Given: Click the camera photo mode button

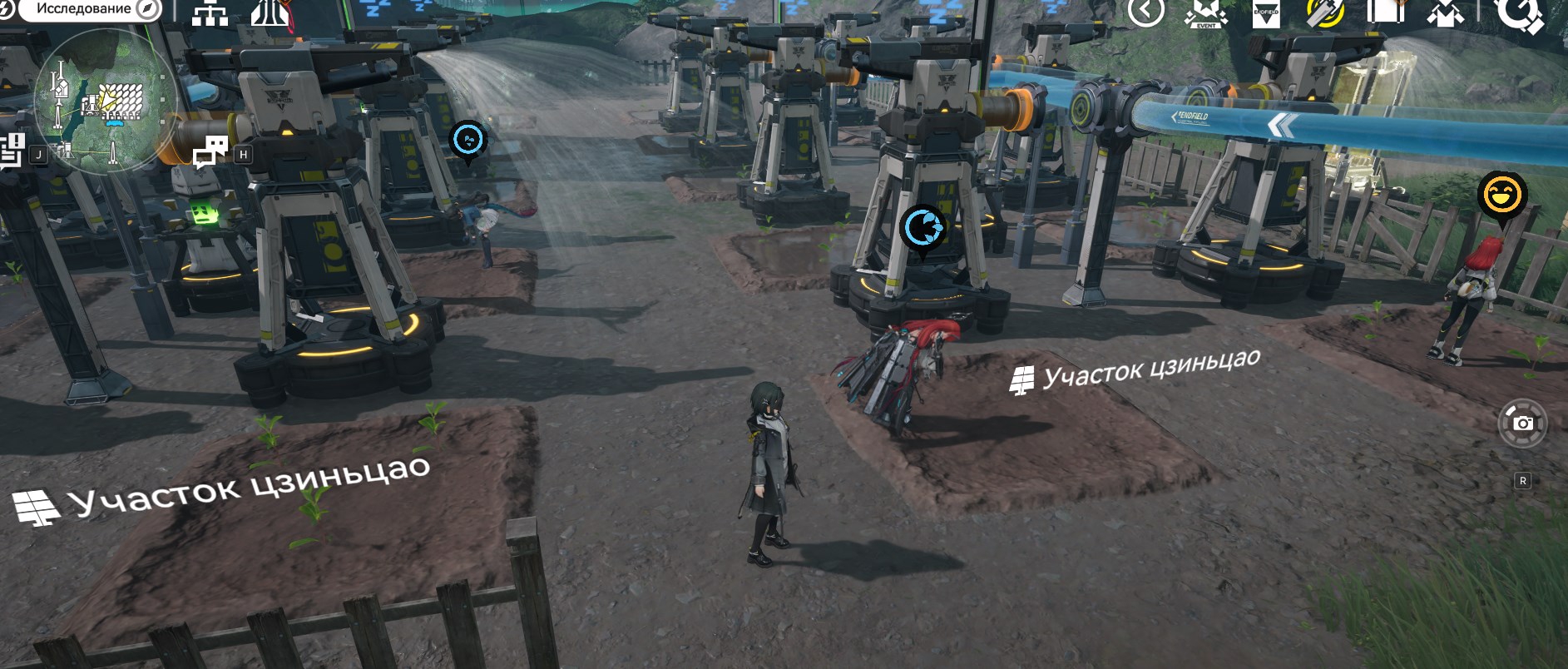Looking at the screenshot, I should [1522, 424].
